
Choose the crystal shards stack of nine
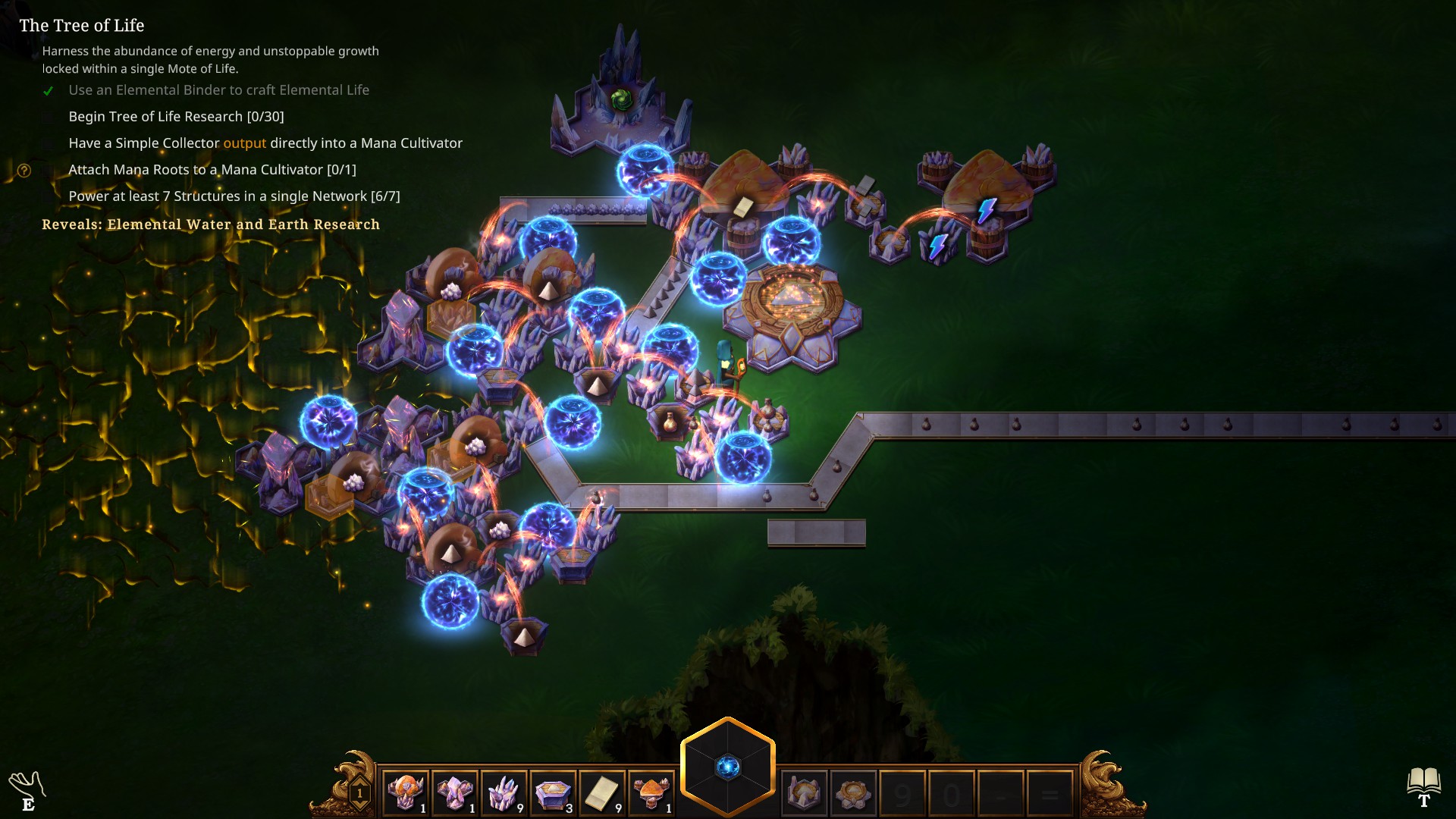[x=504, y=793]
